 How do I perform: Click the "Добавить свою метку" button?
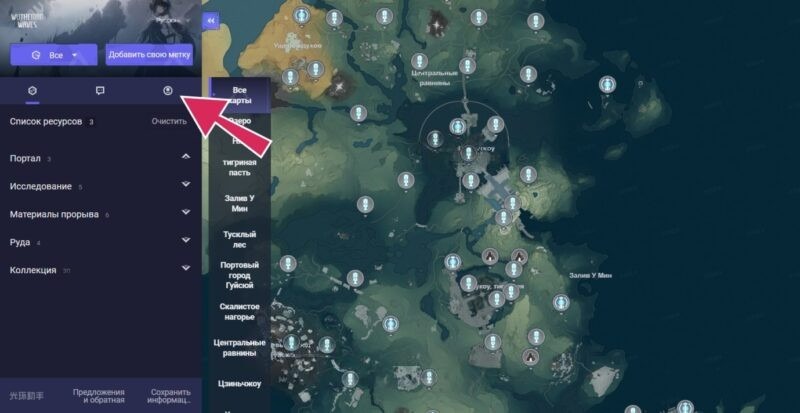150,54
